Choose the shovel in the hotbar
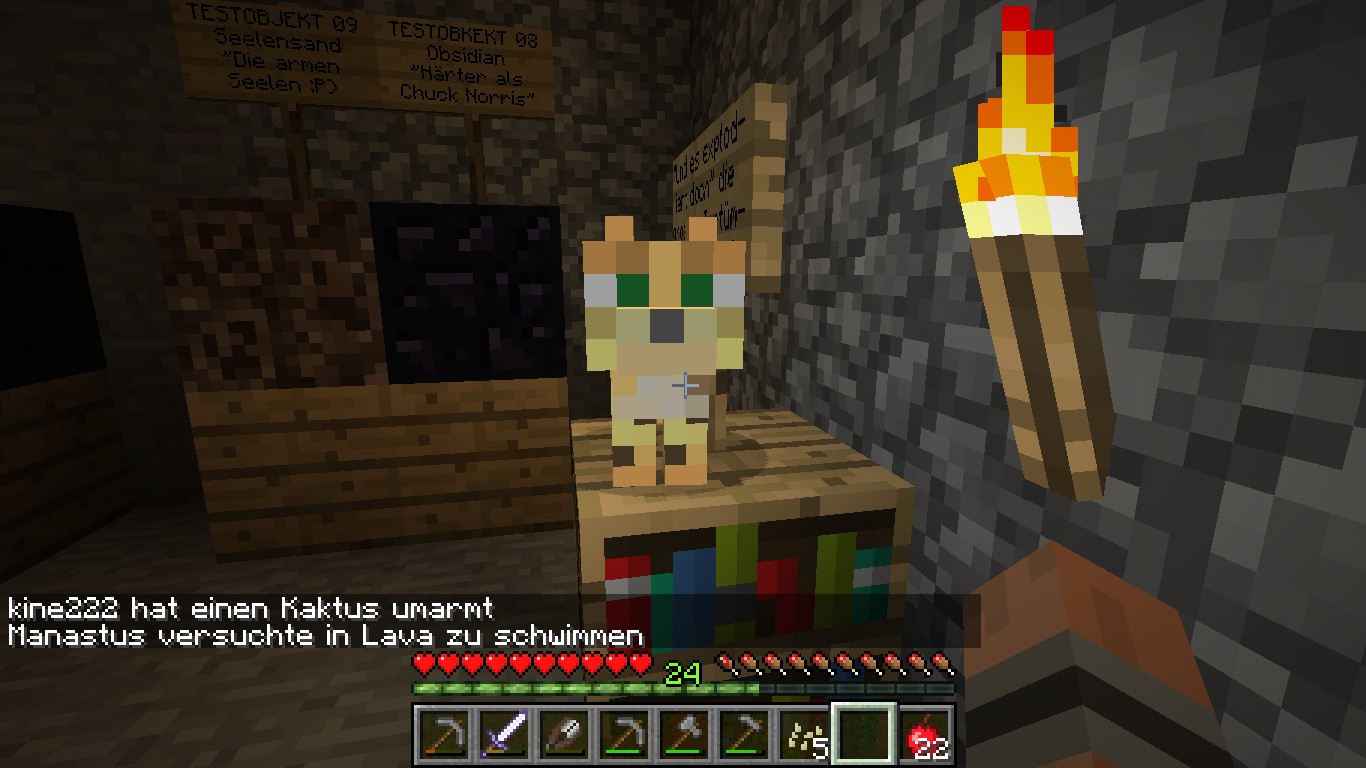1366x768 pixels. 564,736
